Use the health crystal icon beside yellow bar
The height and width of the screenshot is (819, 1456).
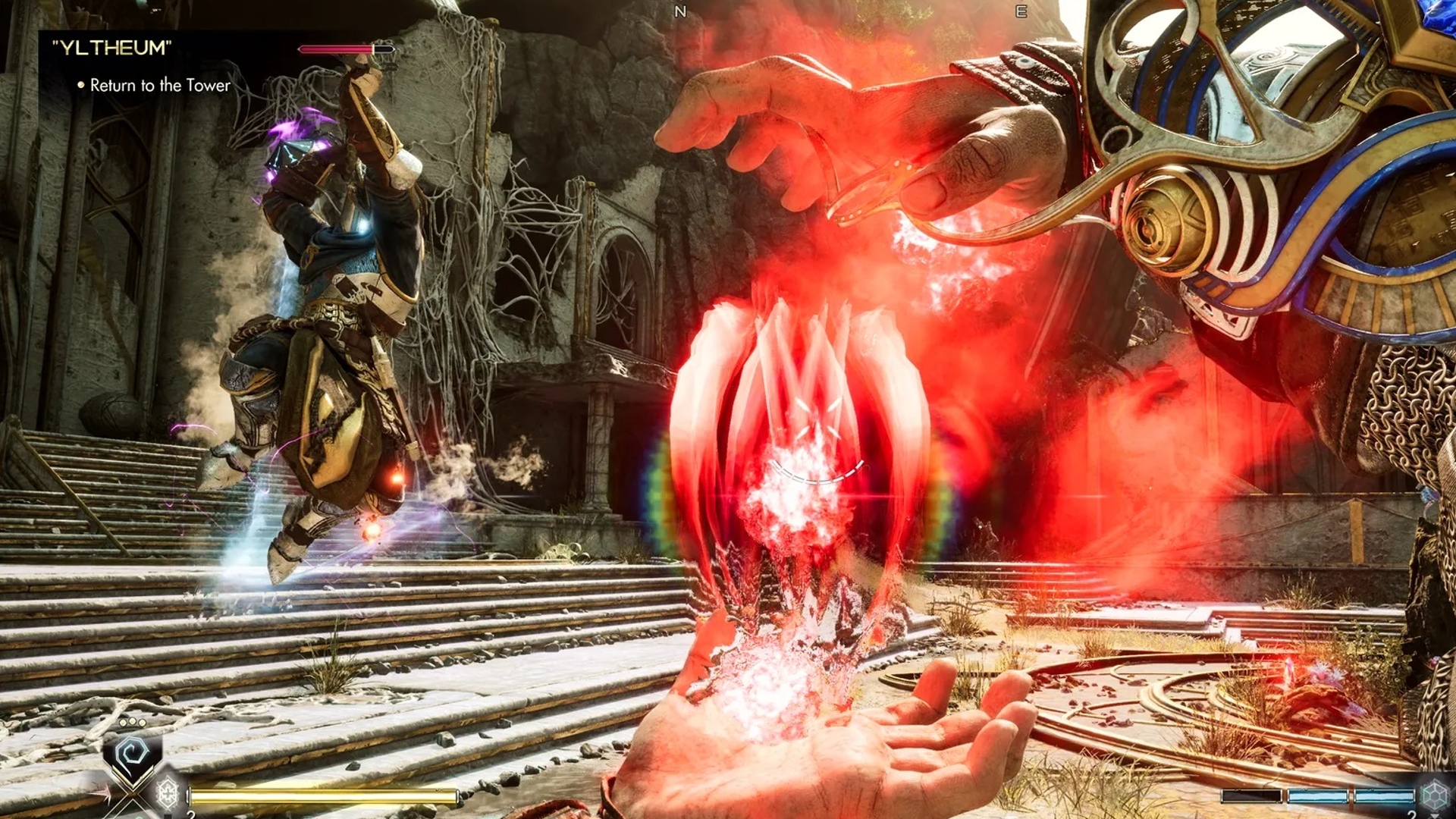pos(167,793)
